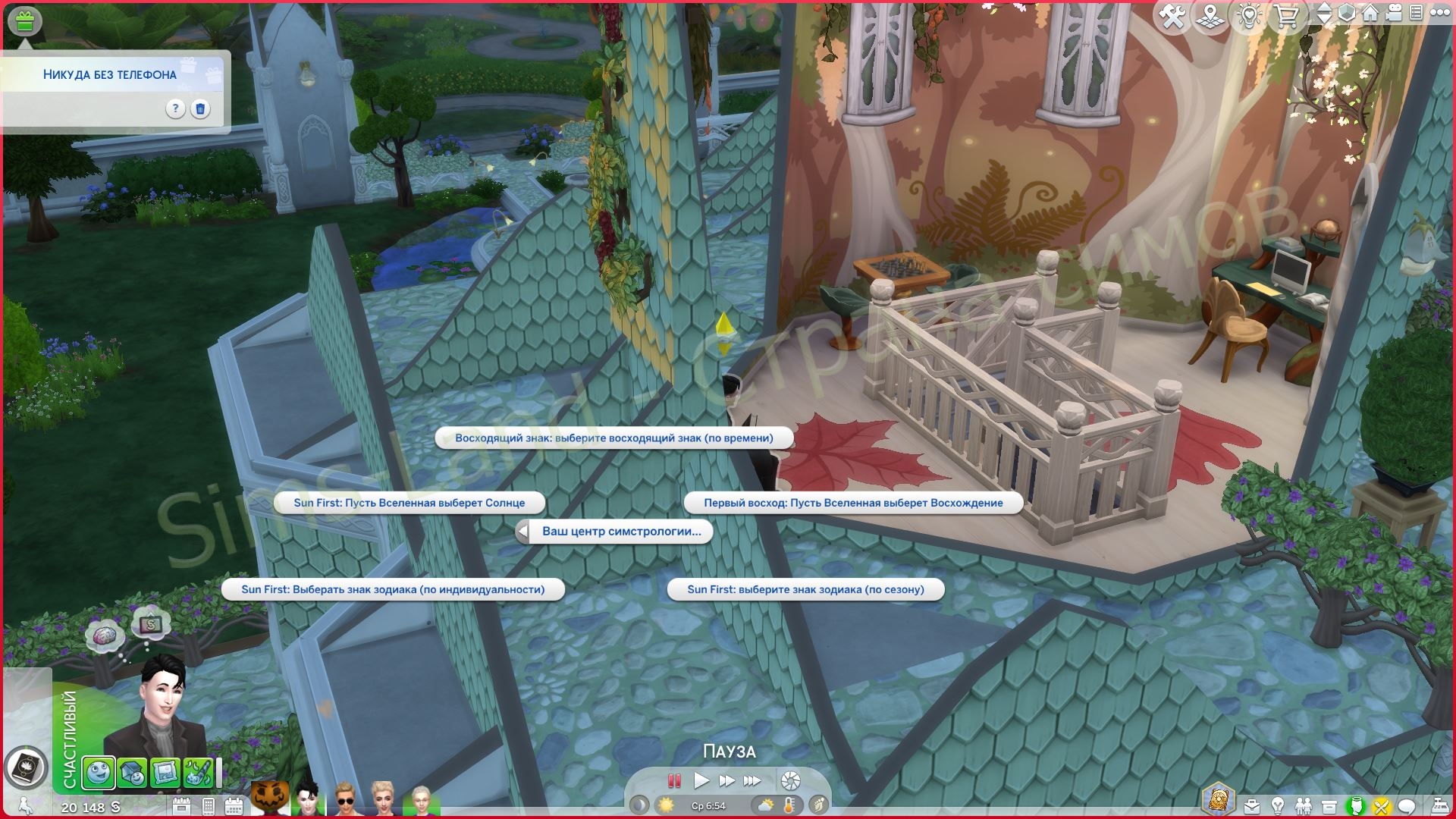
Task: Open the Gallery shopping cart icon
Action: click(x=1288, y=13)
